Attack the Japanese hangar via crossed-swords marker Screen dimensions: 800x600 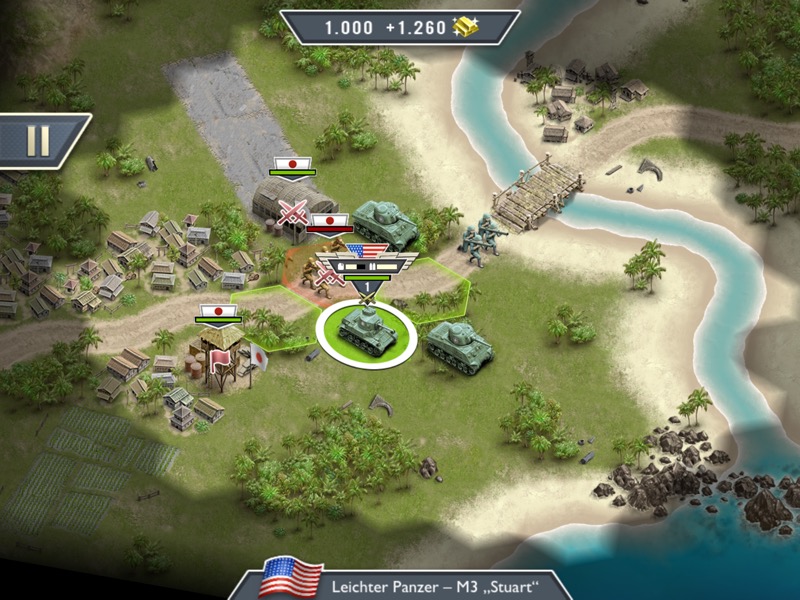293,212
